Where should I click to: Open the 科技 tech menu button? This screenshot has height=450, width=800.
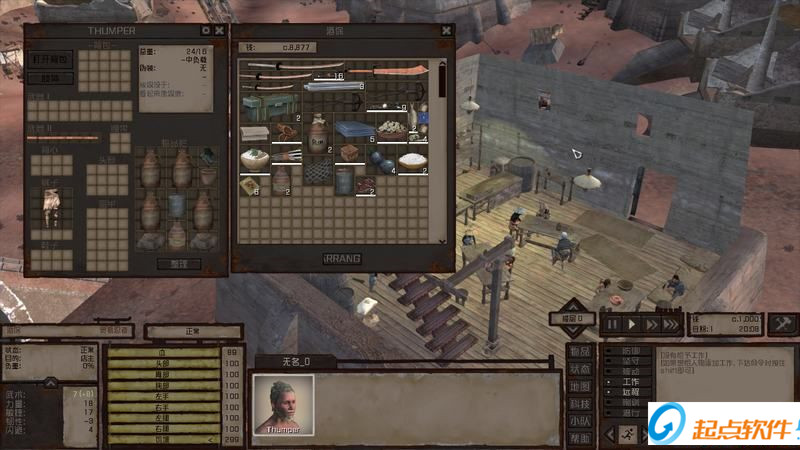[580, 403]
